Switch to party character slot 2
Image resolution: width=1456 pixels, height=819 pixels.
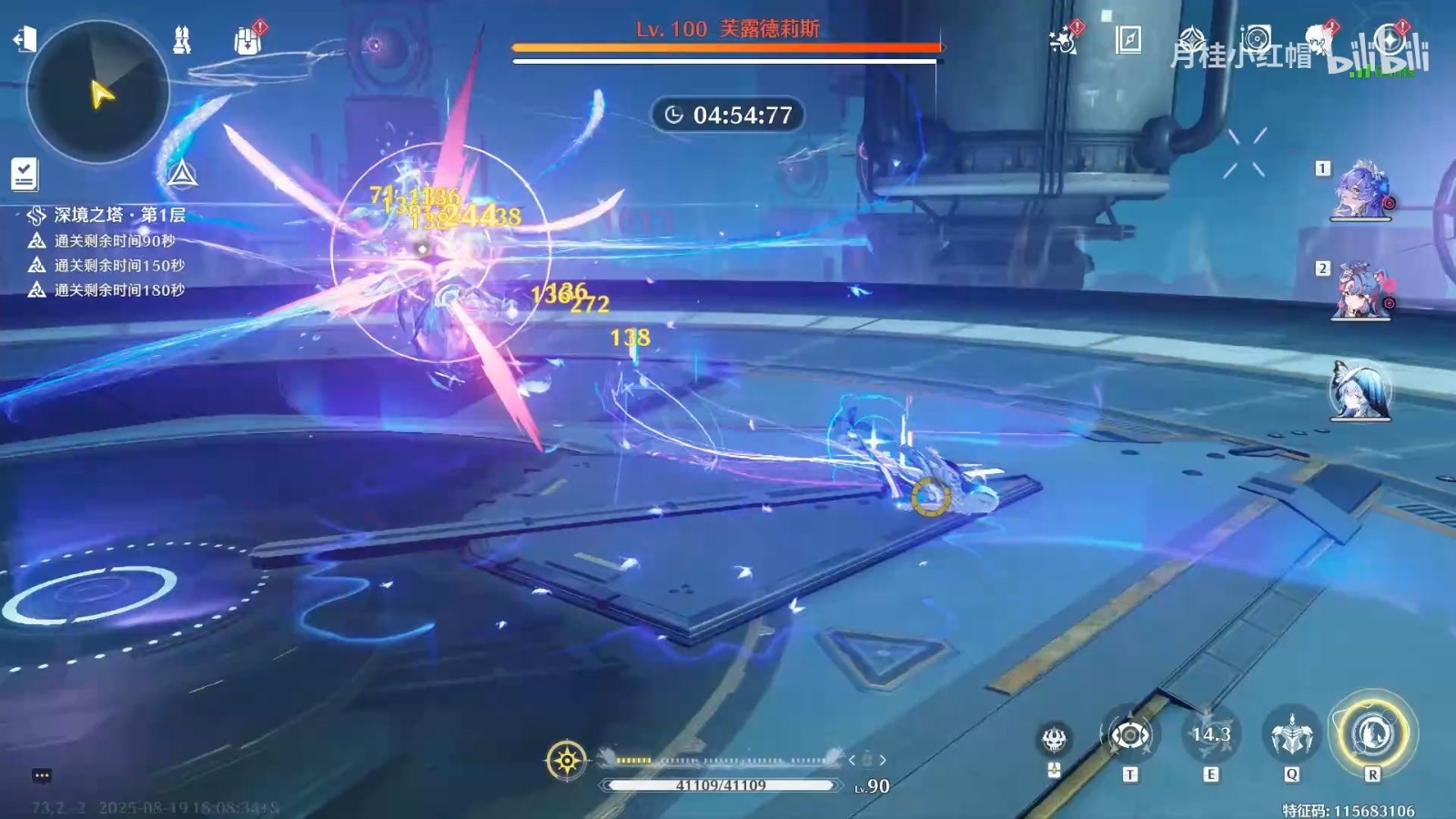click(x=1360, y=292)
